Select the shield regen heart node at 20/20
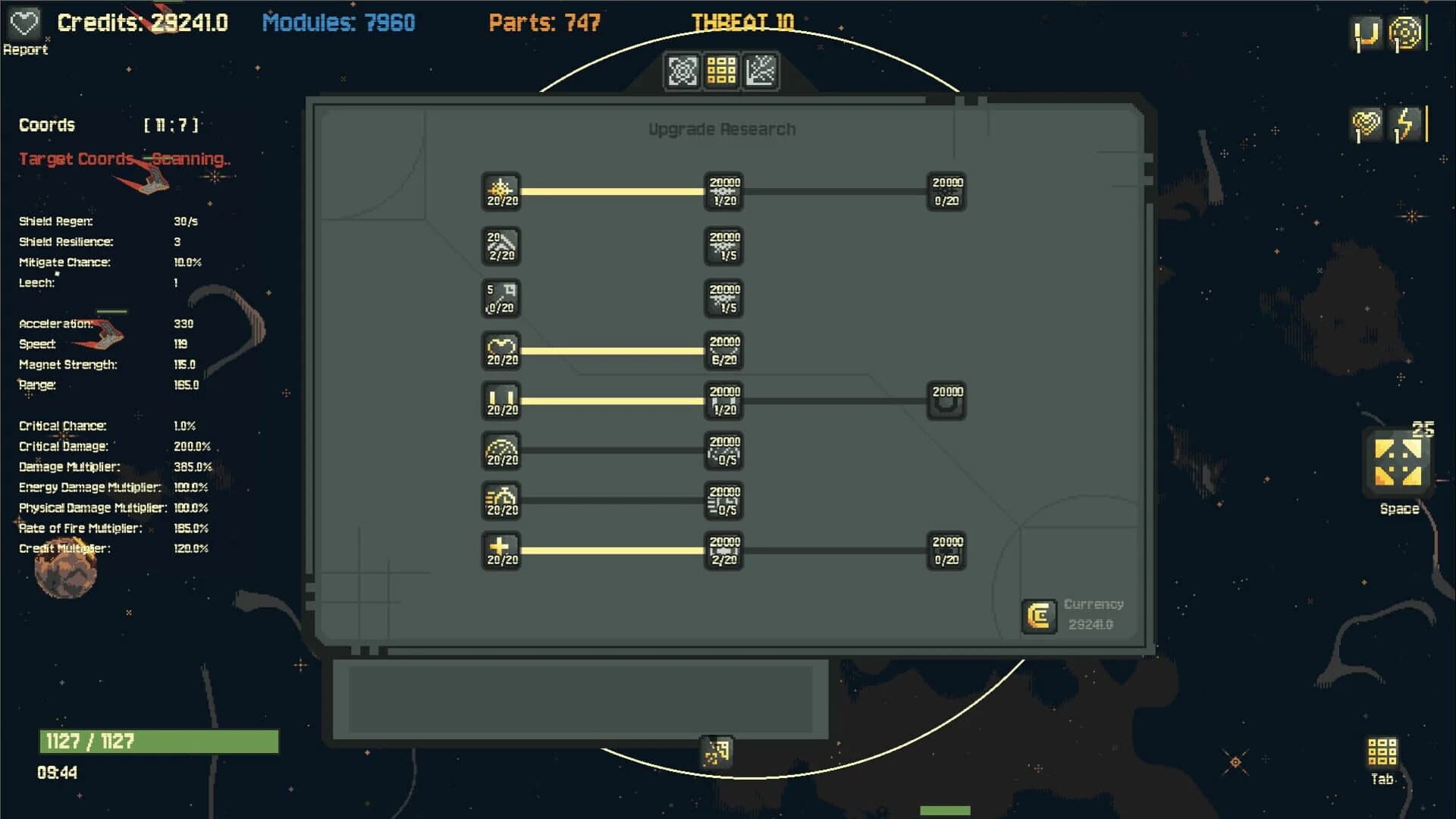Viewport: 1456px width, 819px height. pos(501,351)
